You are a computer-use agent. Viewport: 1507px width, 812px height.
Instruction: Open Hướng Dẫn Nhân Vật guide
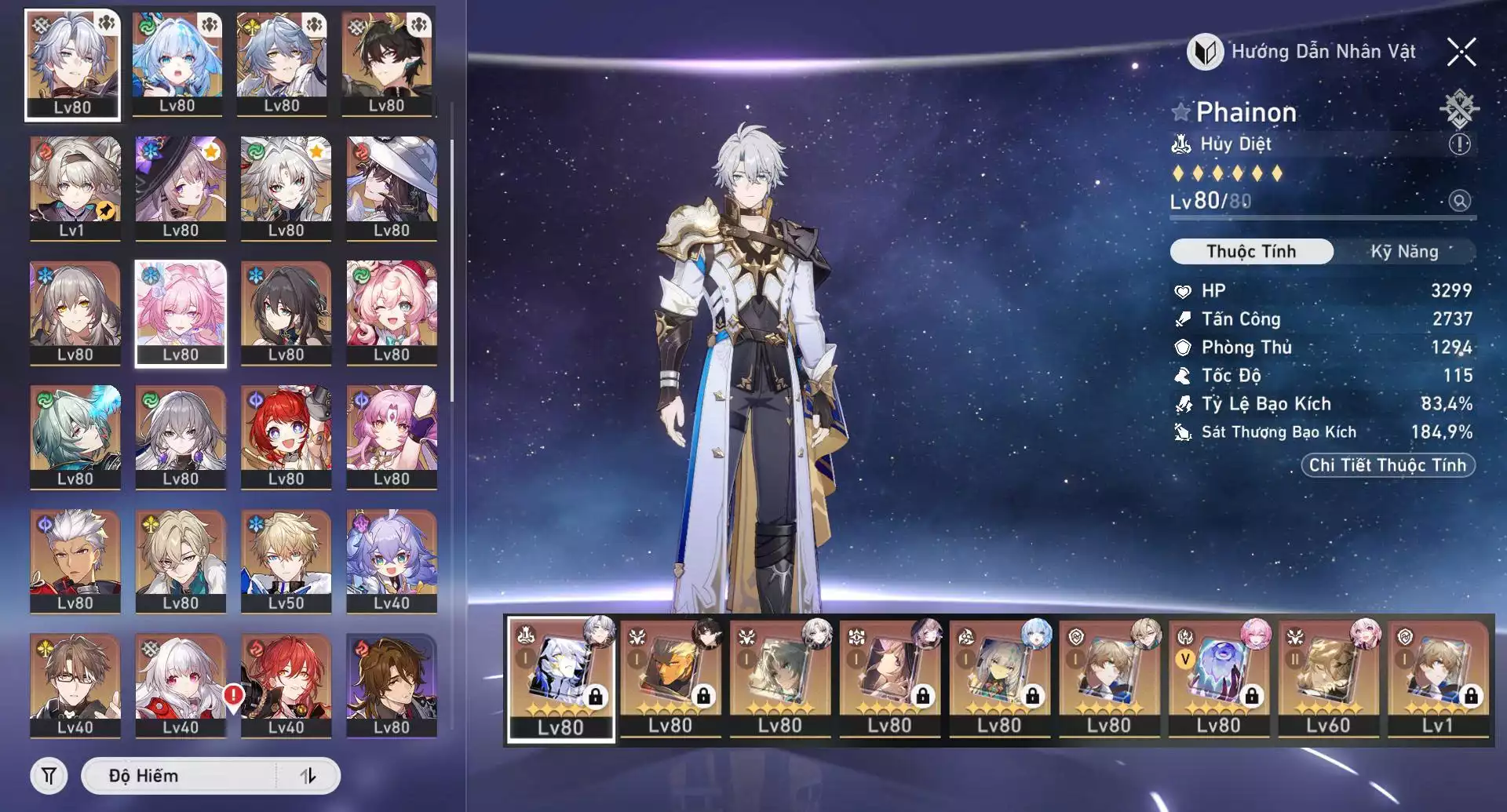click(x=1304, y=53)
